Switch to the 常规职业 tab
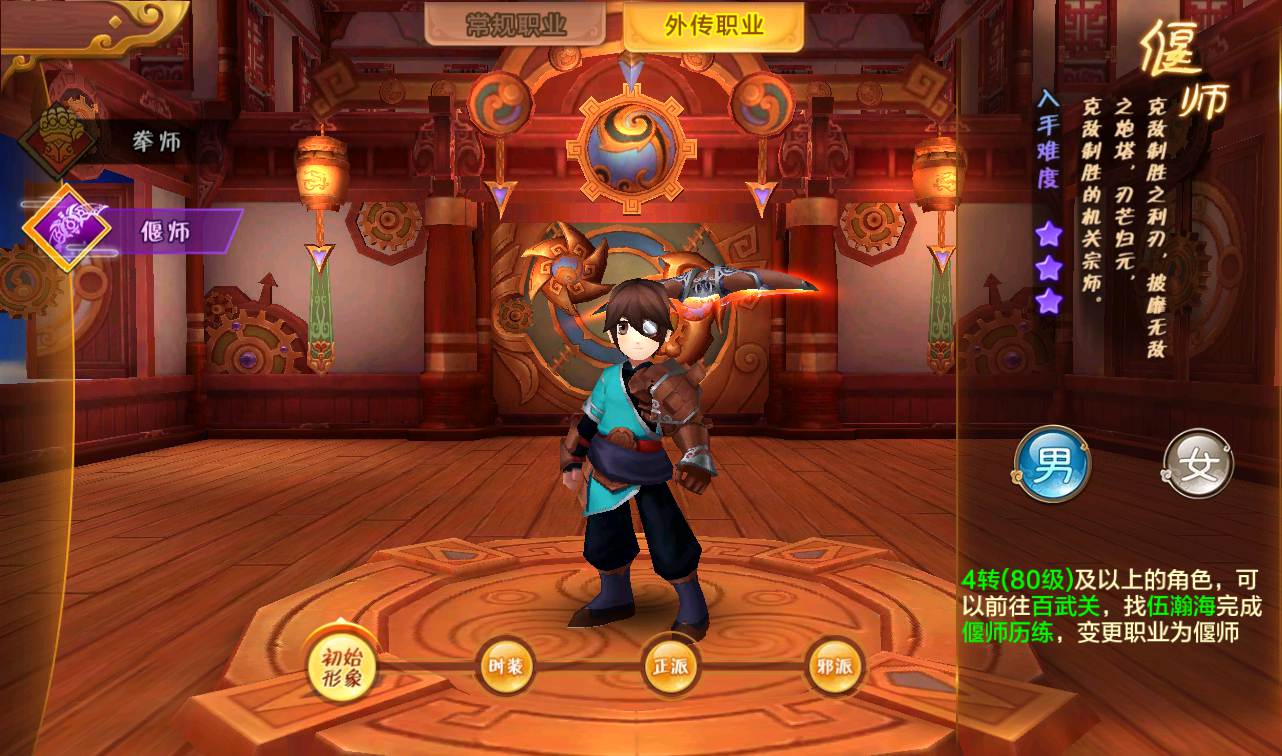 tap(515, 26)
